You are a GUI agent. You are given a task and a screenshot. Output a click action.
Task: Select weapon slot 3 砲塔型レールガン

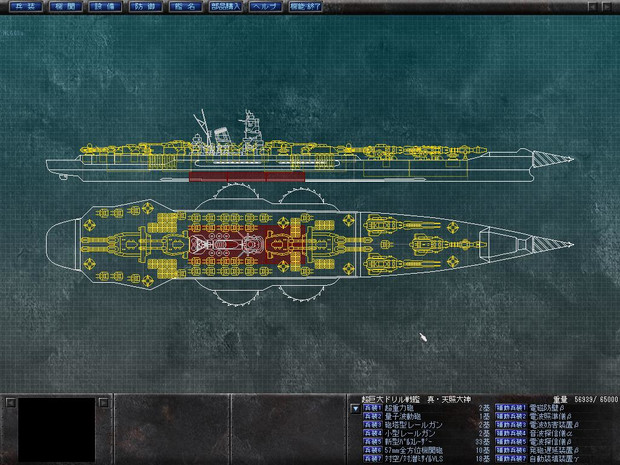[410, 424]
